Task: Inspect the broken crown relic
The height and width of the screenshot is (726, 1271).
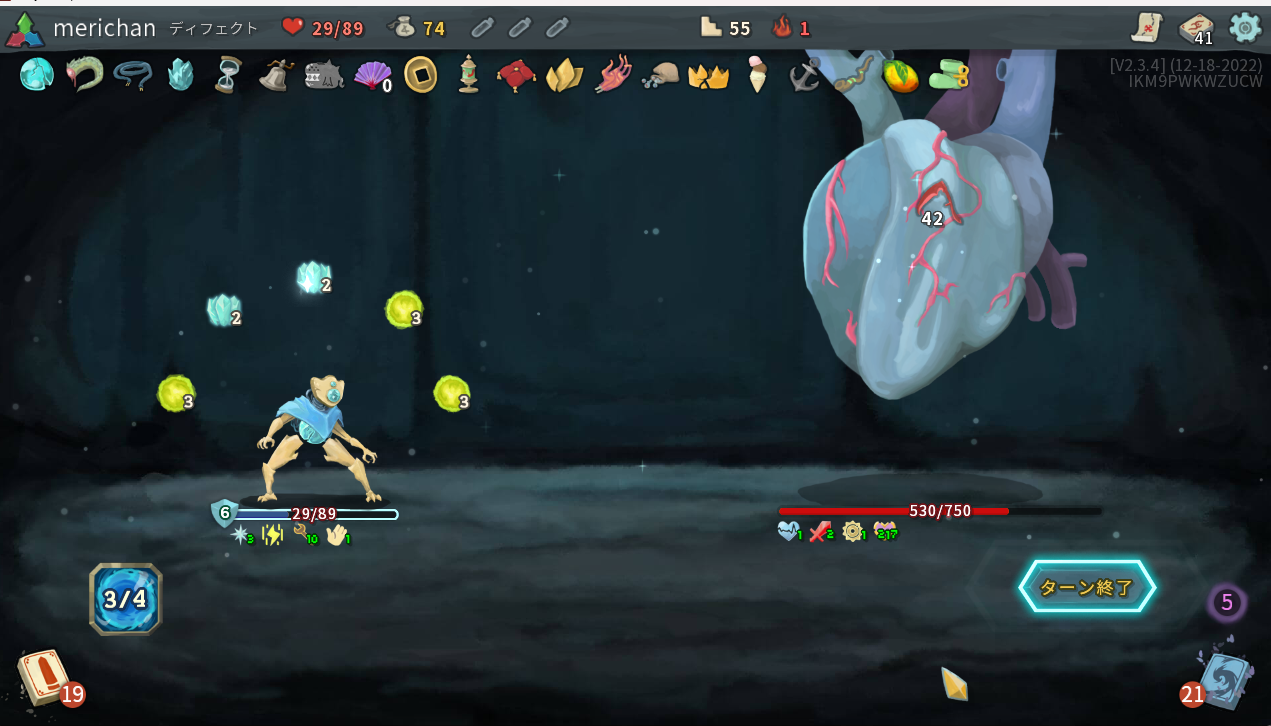Action: coord(708,75)
